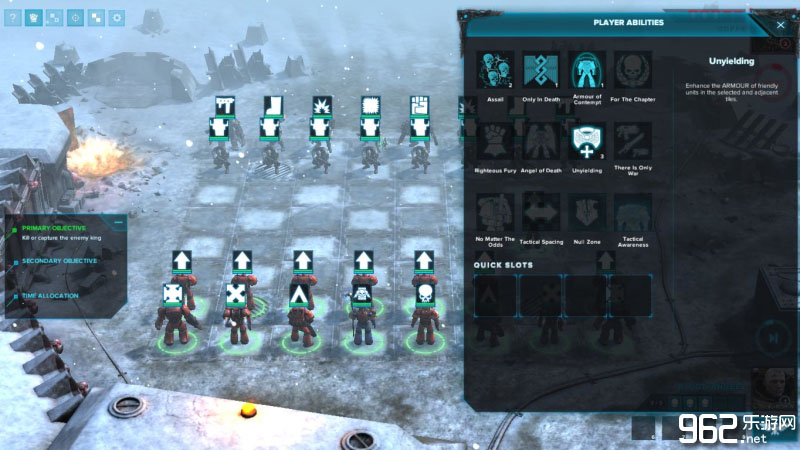Minimize the objectives panel
The width and height of the screenshot is (800, 450).
[119, 222]
